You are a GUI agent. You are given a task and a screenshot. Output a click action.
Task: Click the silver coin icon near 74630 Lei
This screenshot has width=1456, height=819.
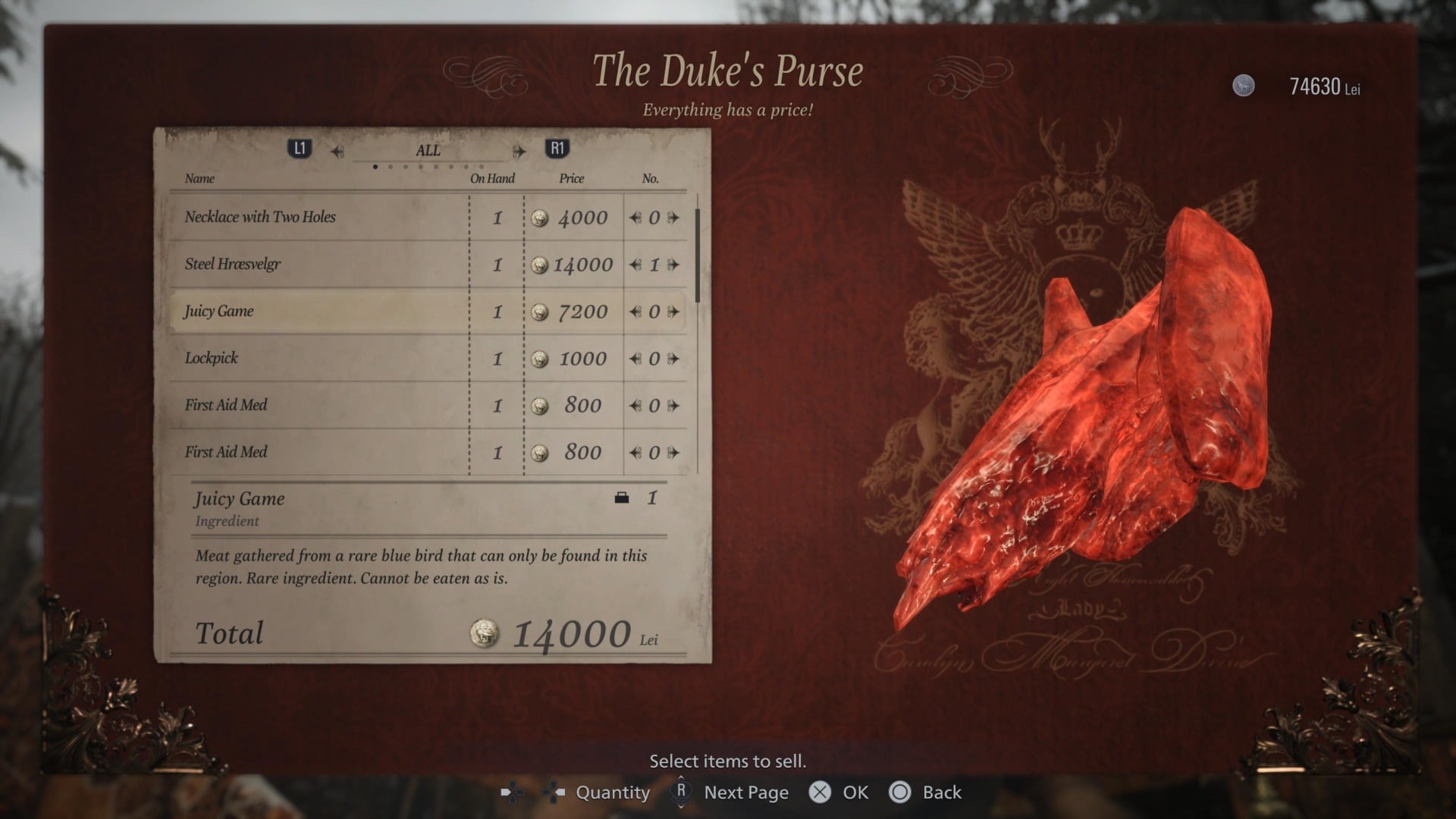point(1244,86)
